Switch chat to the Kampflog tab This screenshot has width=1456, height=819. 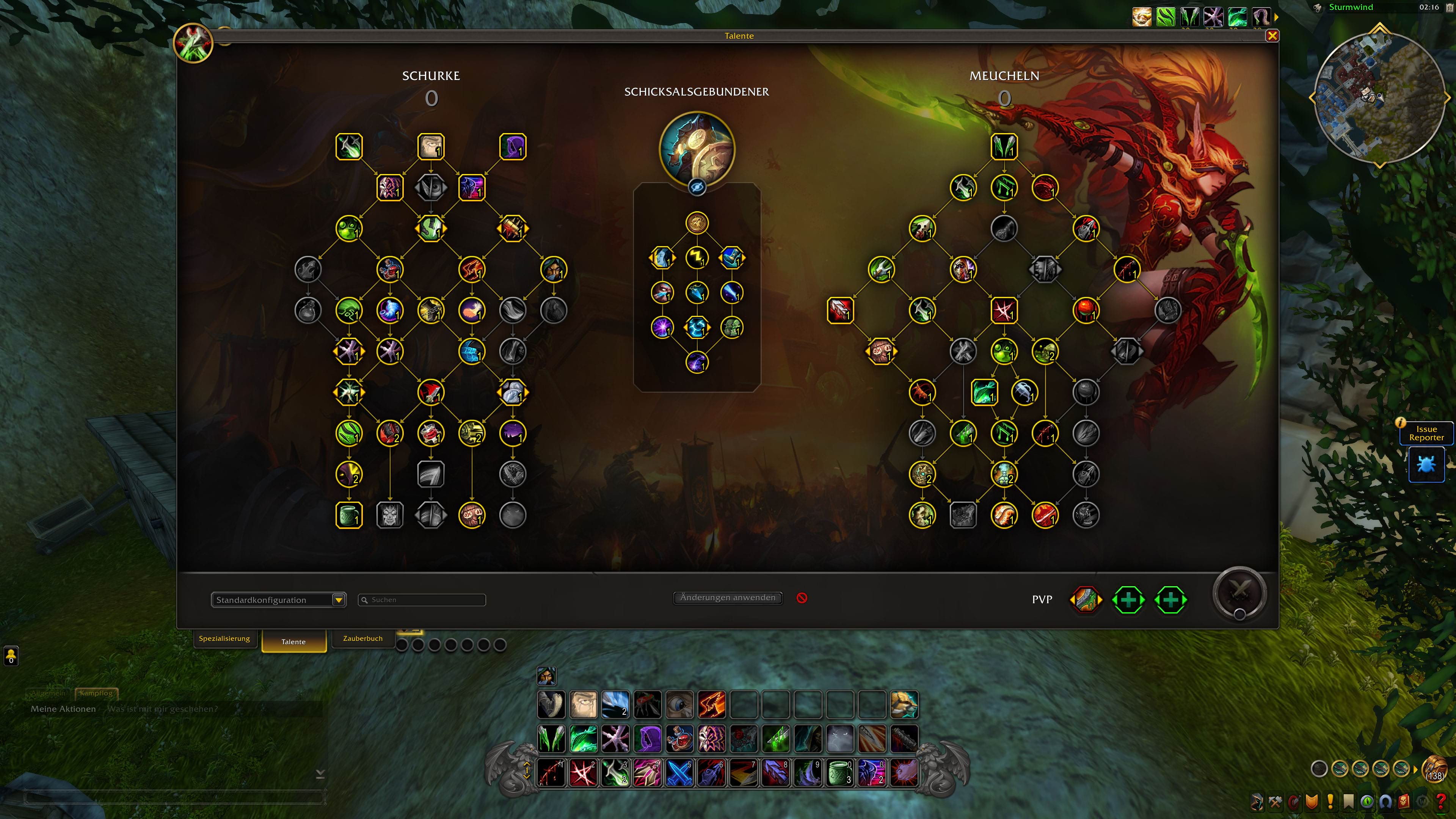tap(96, 692)
